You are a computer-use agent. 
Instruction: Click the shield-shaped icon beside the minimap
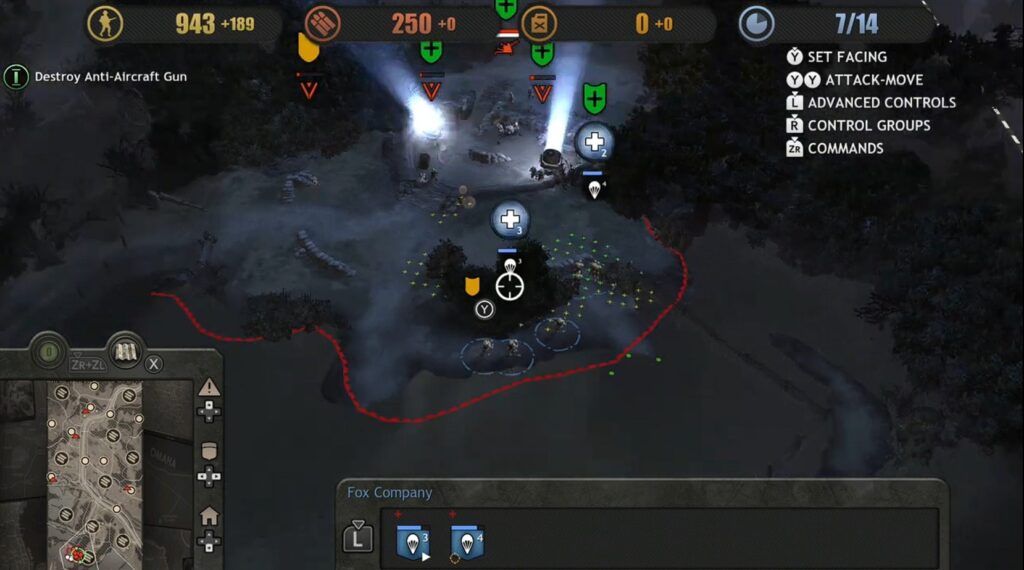[x=209, y=451]
